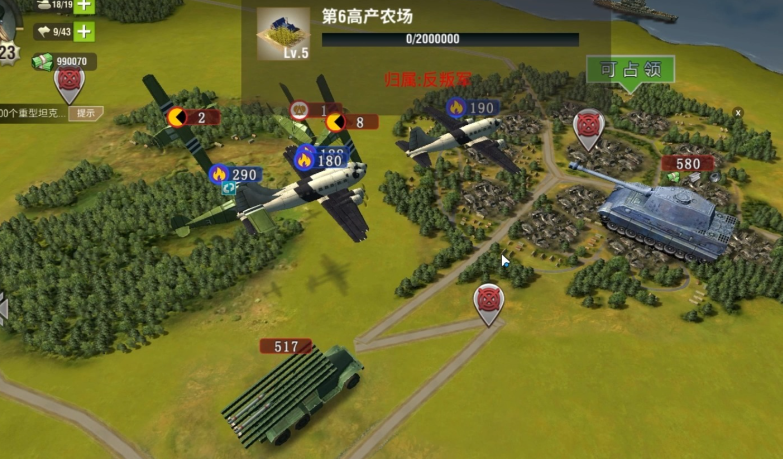Image resolution: width=783 pixels, height=459 pixels.
Task: Open the 提示 hint button
Action: click(85, 113)
